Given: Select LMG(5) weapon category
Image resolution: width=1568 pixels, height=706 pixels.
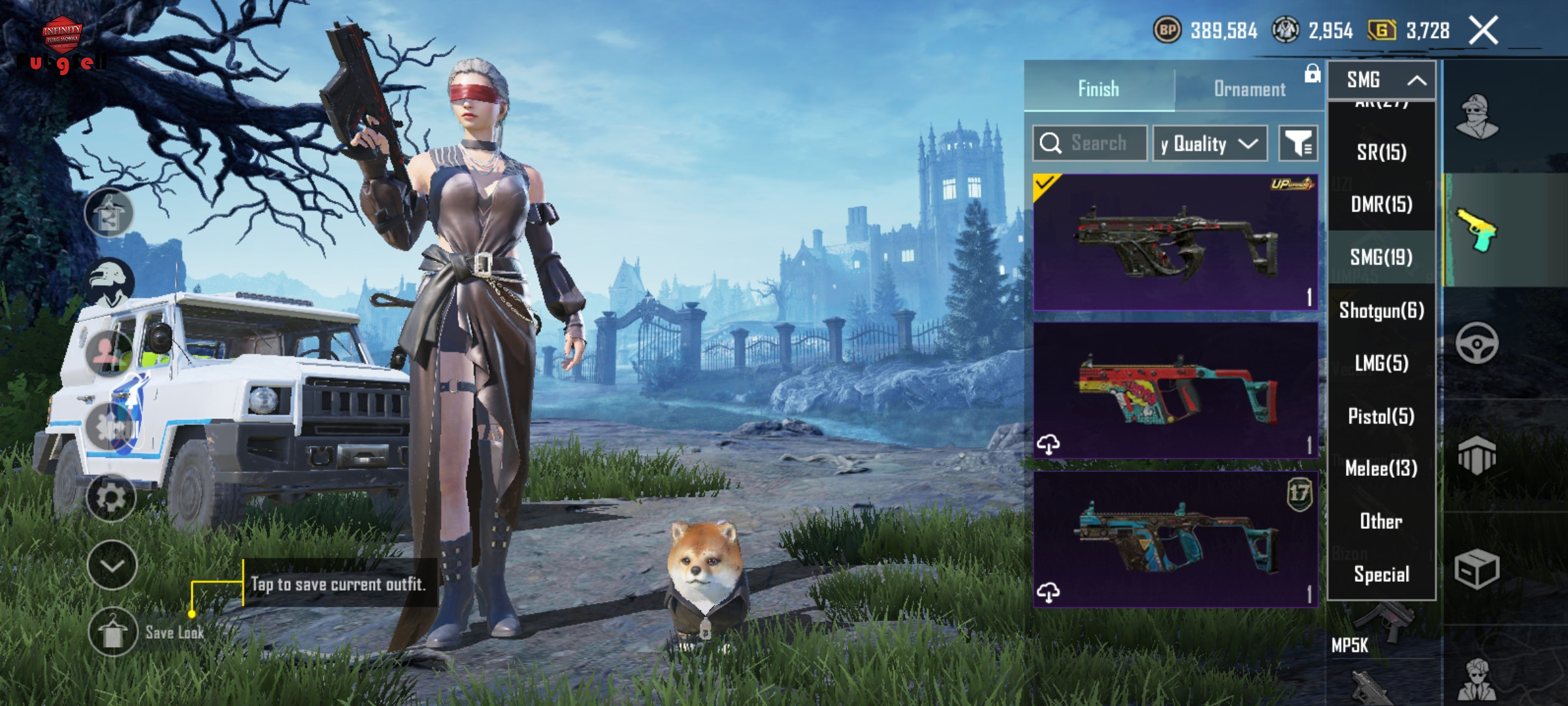Looking at the screenshot, I should [1381, 363].
